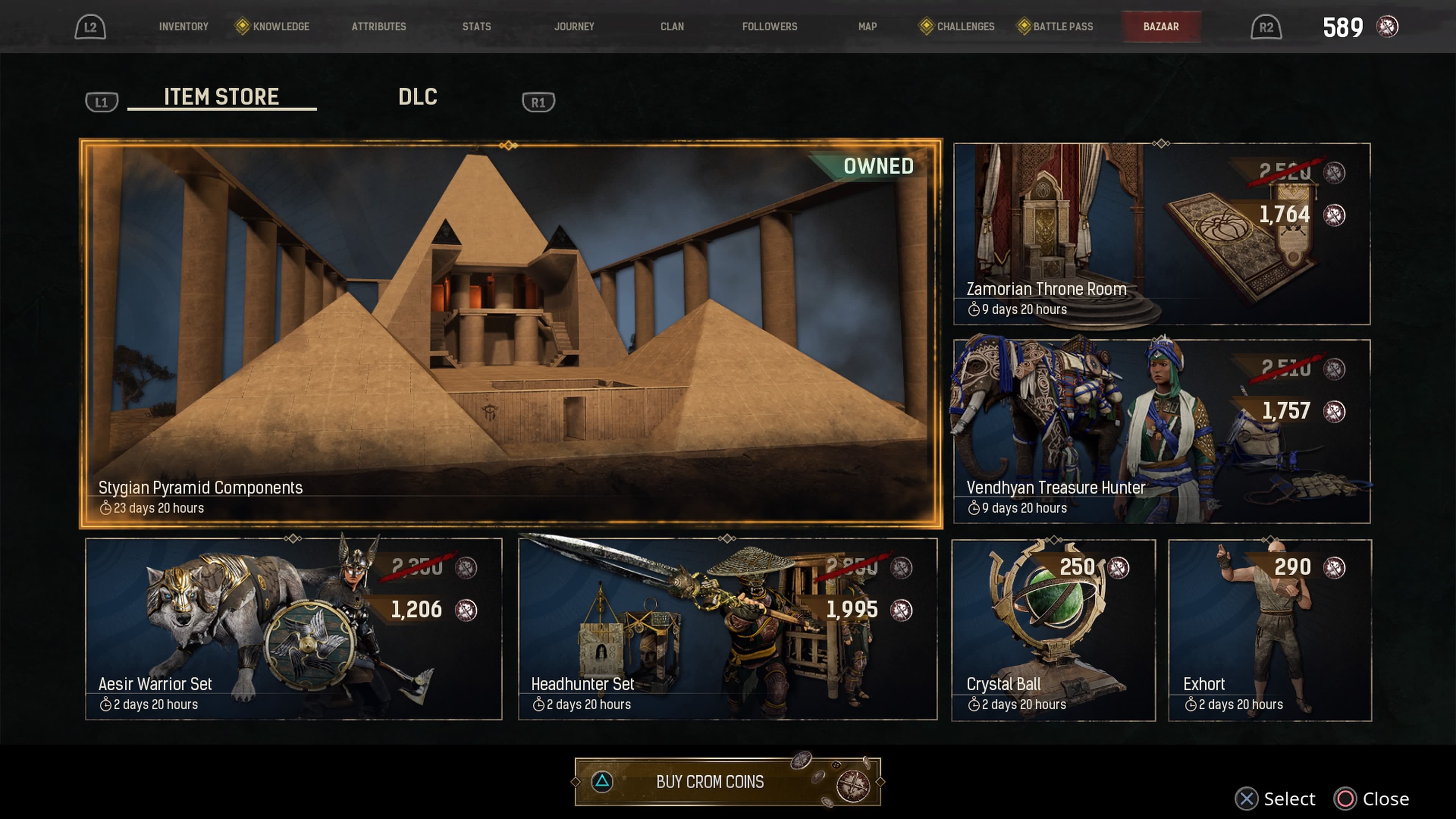Choose the Item Store section
Viewport: 1456px width, 819px height.
point(221,97)
